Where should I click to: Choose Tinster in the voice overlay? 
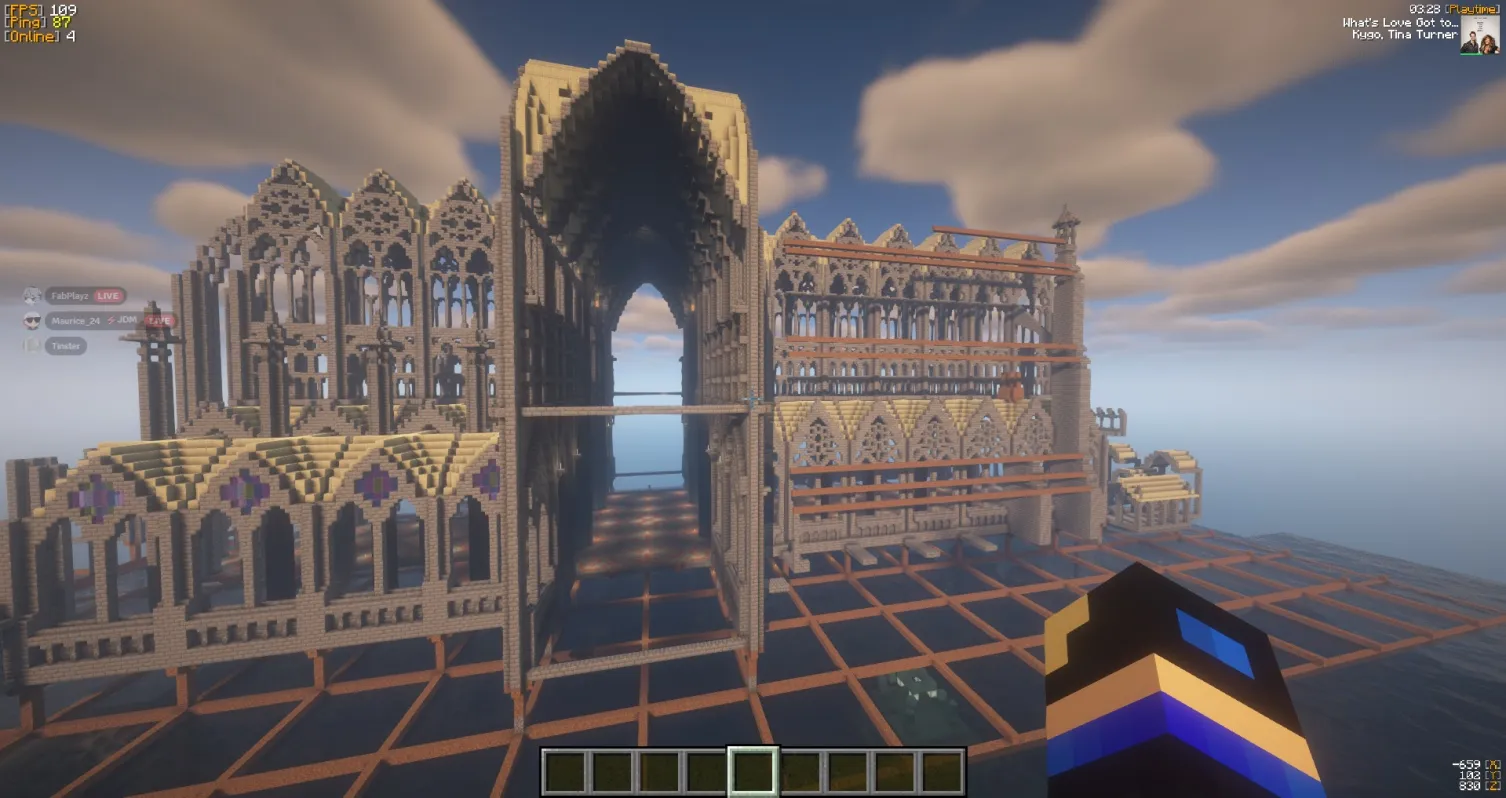[x=66, y=346]
